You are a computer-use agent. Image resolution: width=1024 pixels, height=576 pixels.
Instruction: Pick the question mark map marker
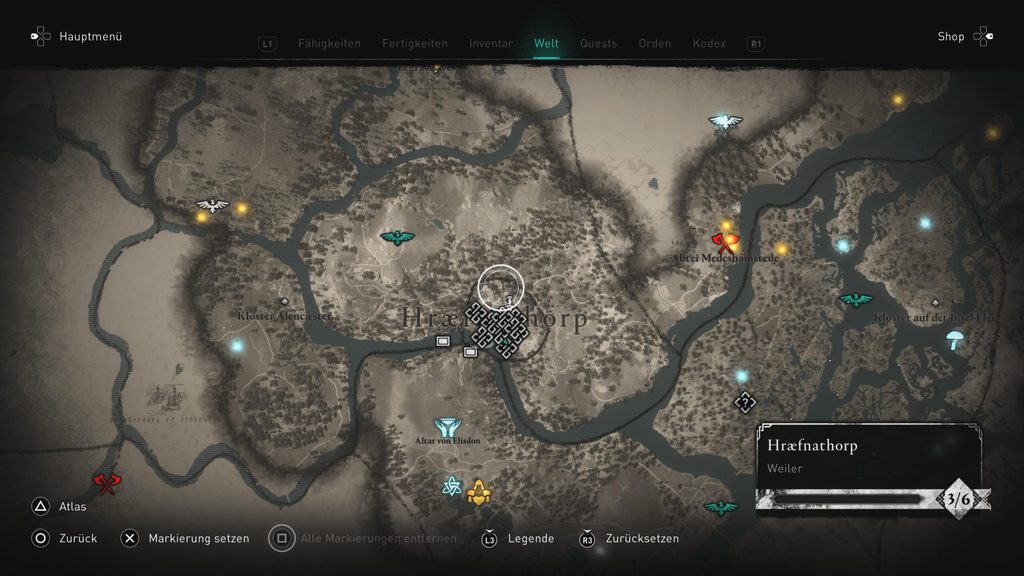744,402
